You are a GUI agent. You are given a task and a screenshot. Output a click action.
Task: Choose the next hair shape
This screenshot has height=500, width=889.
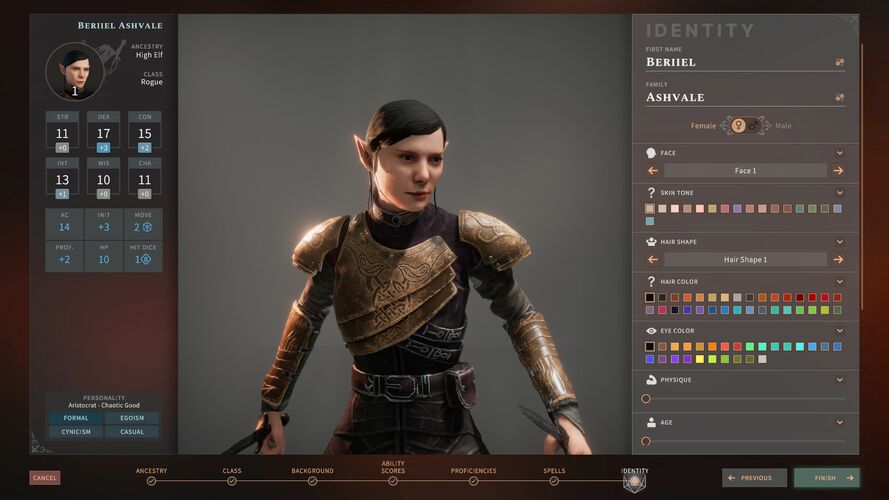tap(838, 260)
